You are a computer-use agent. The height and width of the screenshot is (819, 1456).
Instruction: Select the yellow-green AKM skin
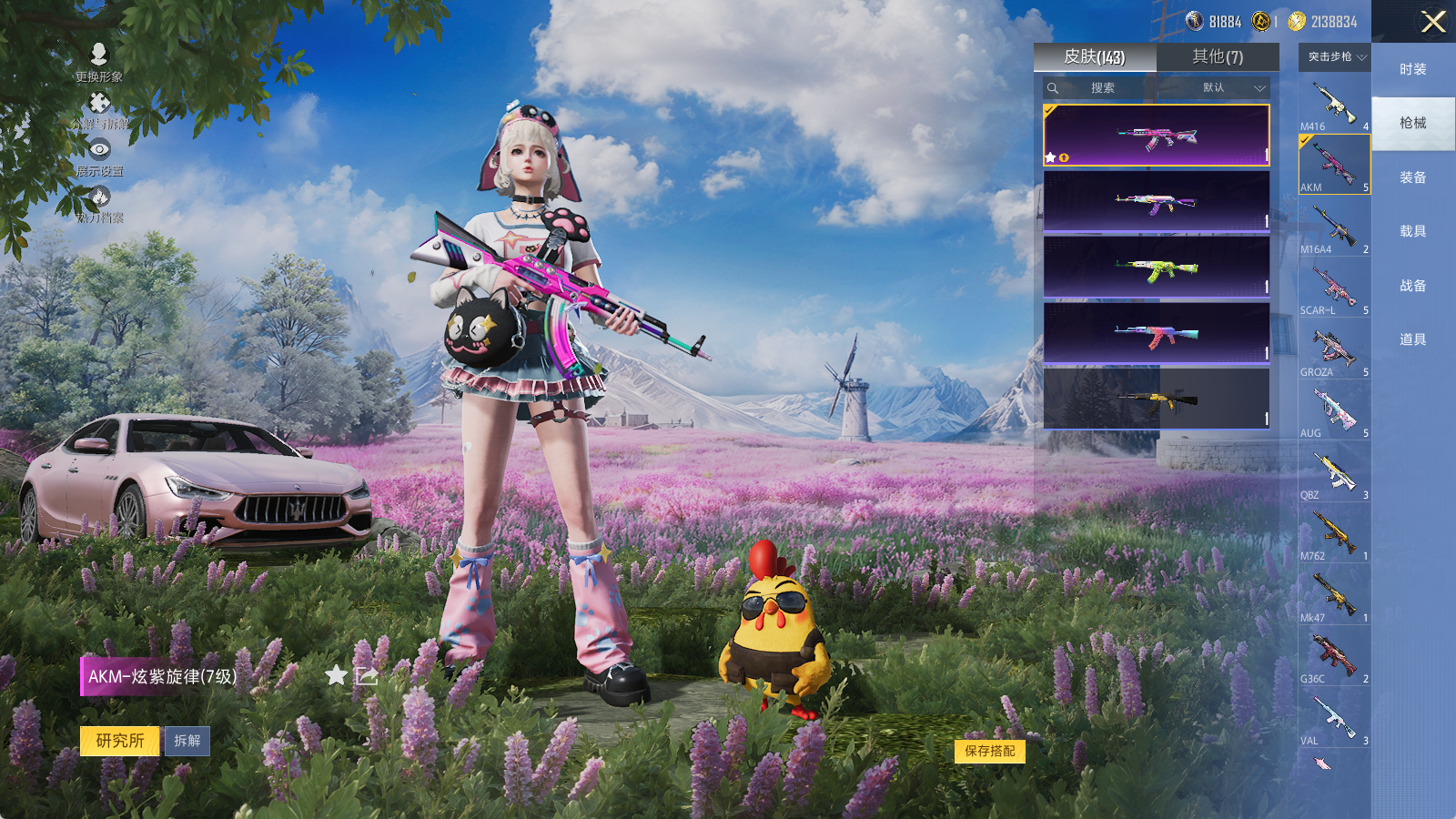pyautogui.click(x=1156, y=268)
